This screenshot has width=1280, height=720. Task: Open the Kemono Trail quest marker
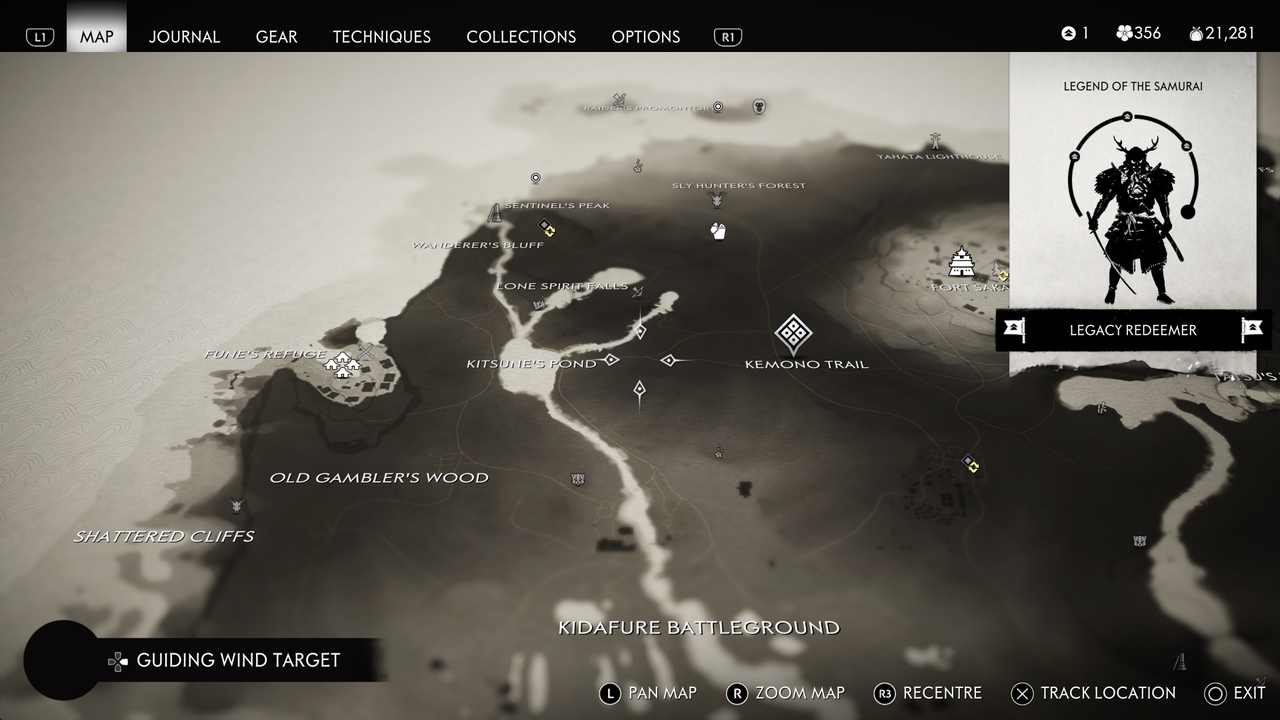(x=794, y=335)
